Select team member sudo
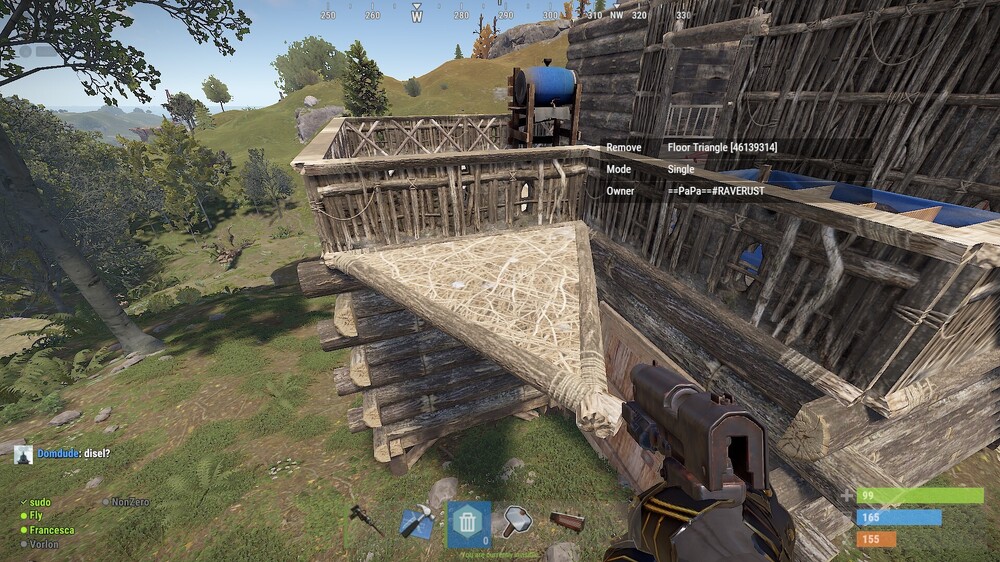The width and height of the screenshot is (1000, 562). (40, 502)
